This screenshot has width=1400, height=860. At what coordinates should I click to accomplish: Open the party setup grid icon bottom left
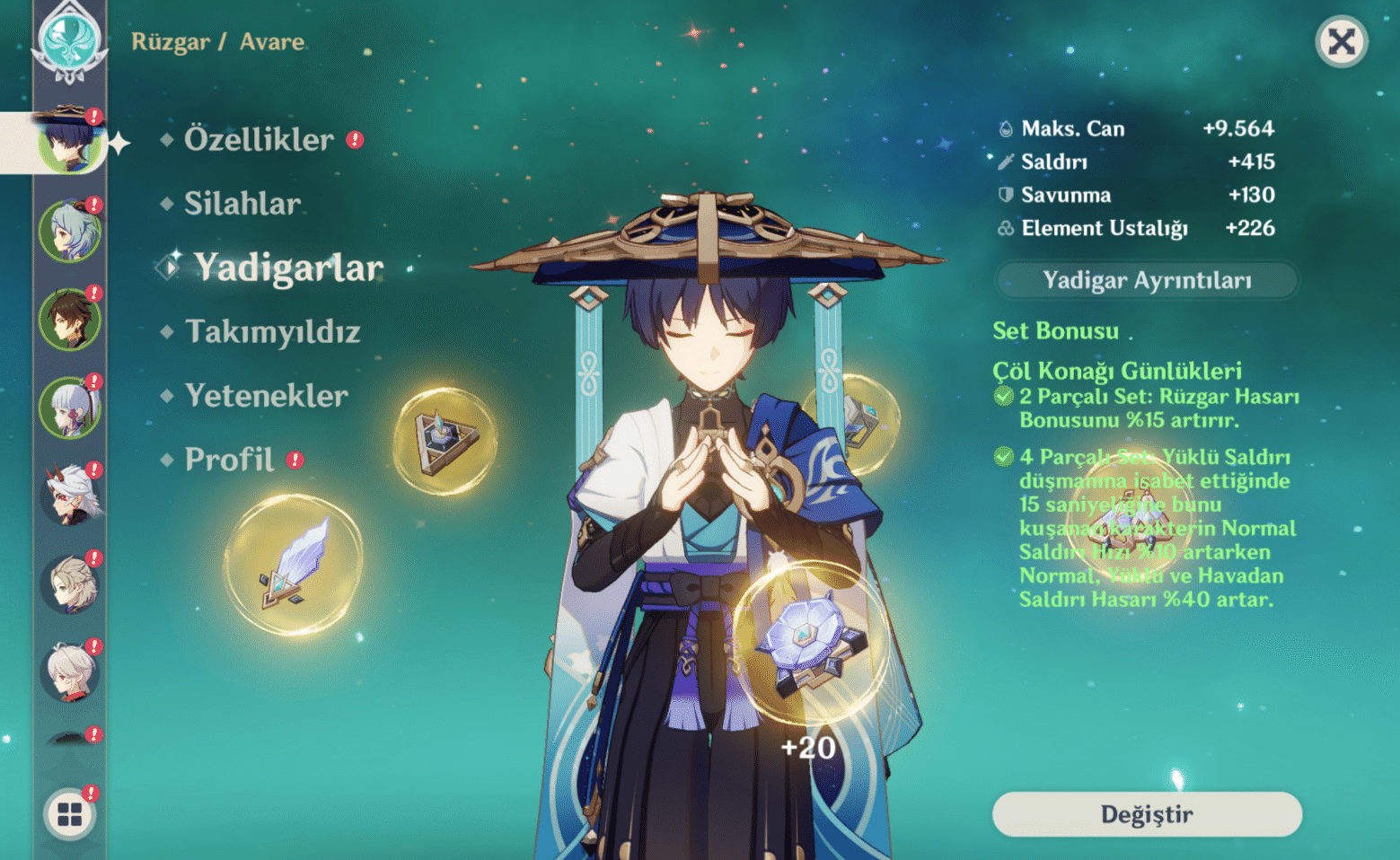point(70,814)
